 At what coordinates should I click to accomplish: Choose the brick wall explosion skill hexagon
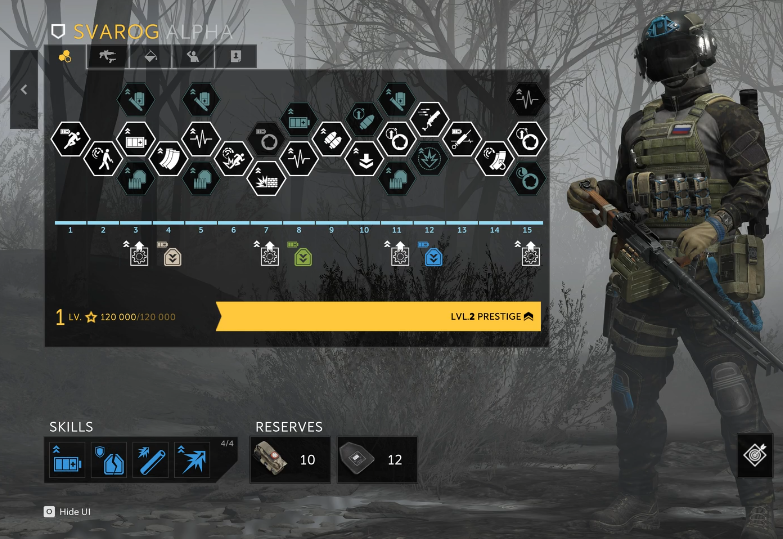point(266,179)
